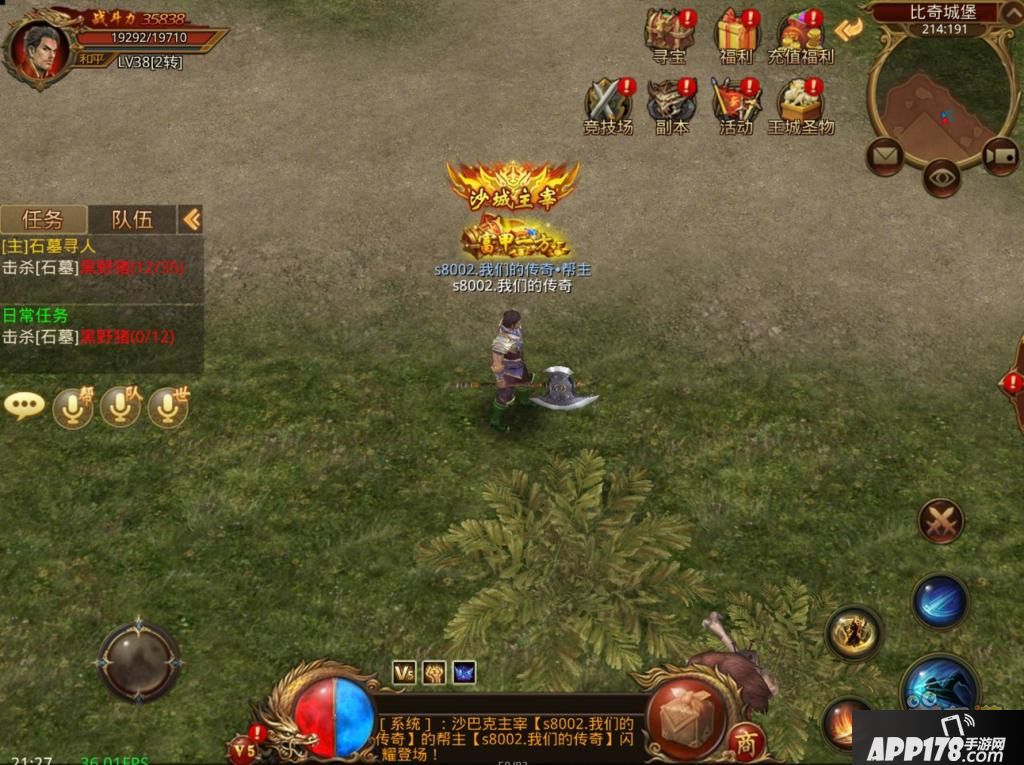
Task: Tap the crossed swords attack button
Action: tap(940, 521)
